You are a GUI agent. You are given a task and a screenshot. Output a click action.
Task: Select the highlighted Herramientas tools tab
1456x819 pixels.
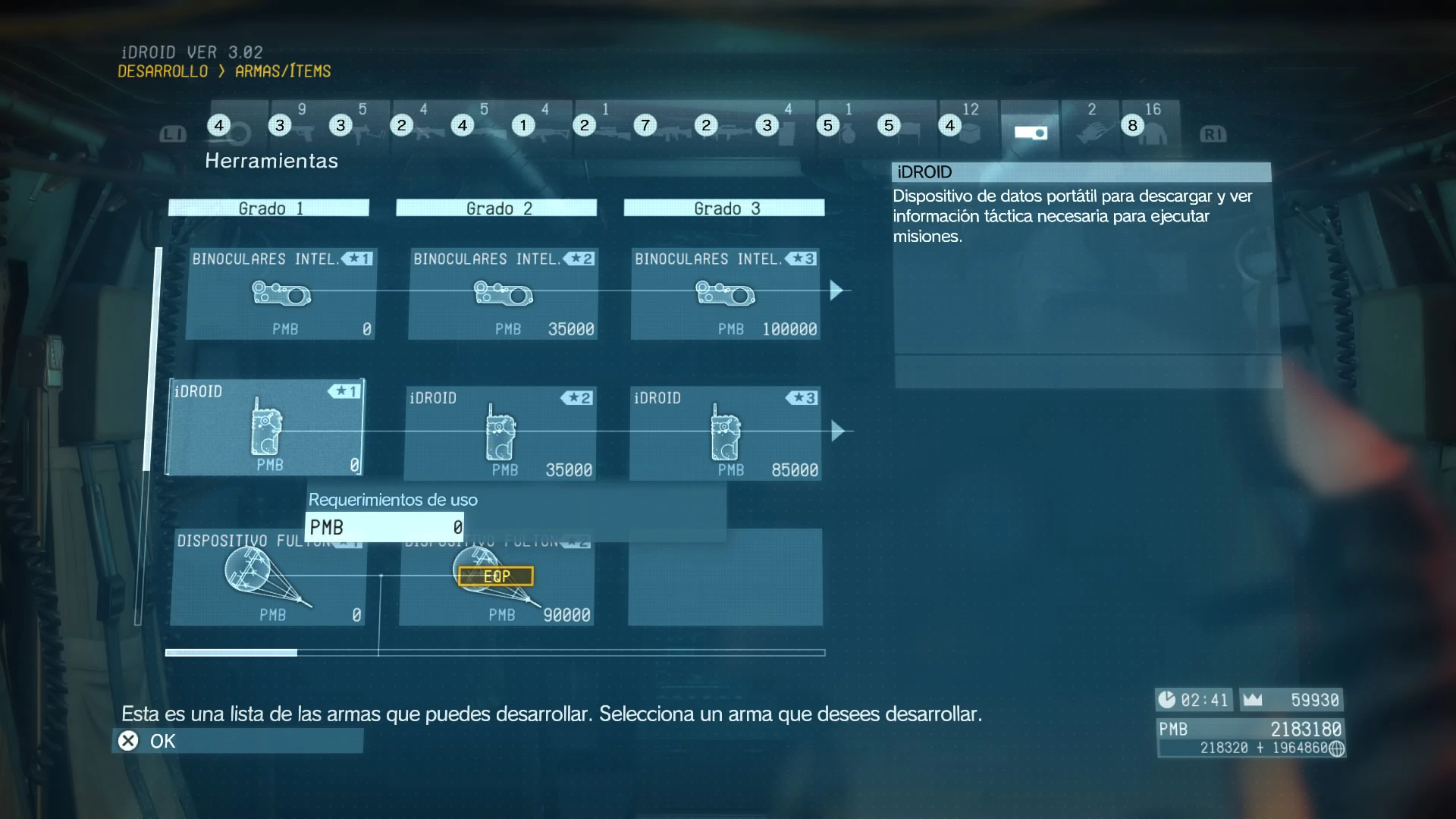coord(1030,129)
